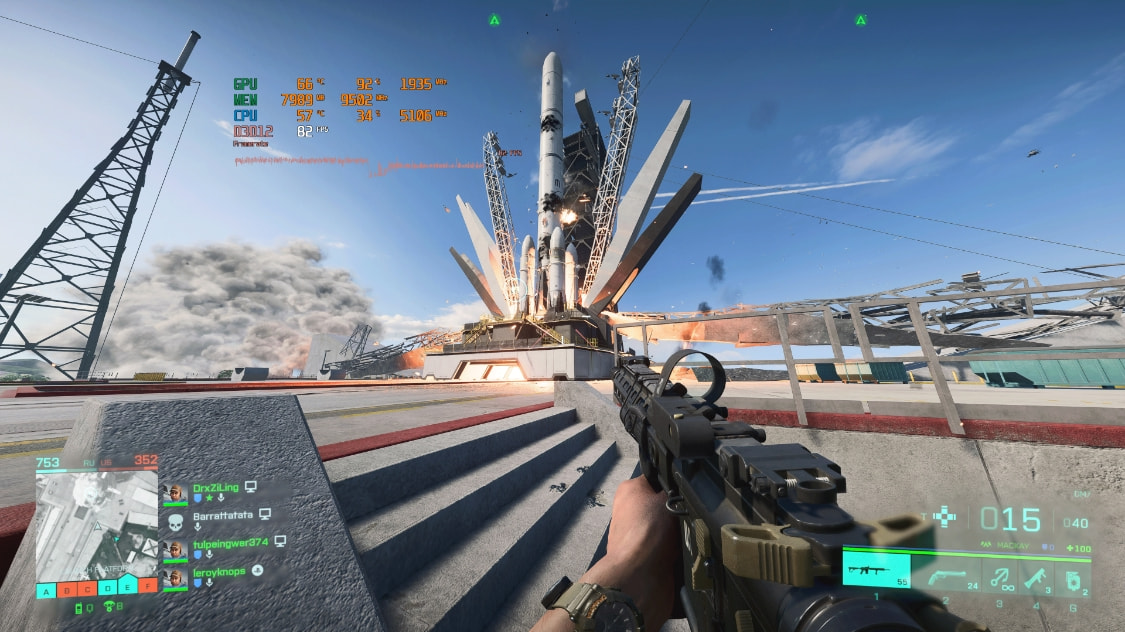Select objective F flag marker
The image size is (1125, 632).
148,587
